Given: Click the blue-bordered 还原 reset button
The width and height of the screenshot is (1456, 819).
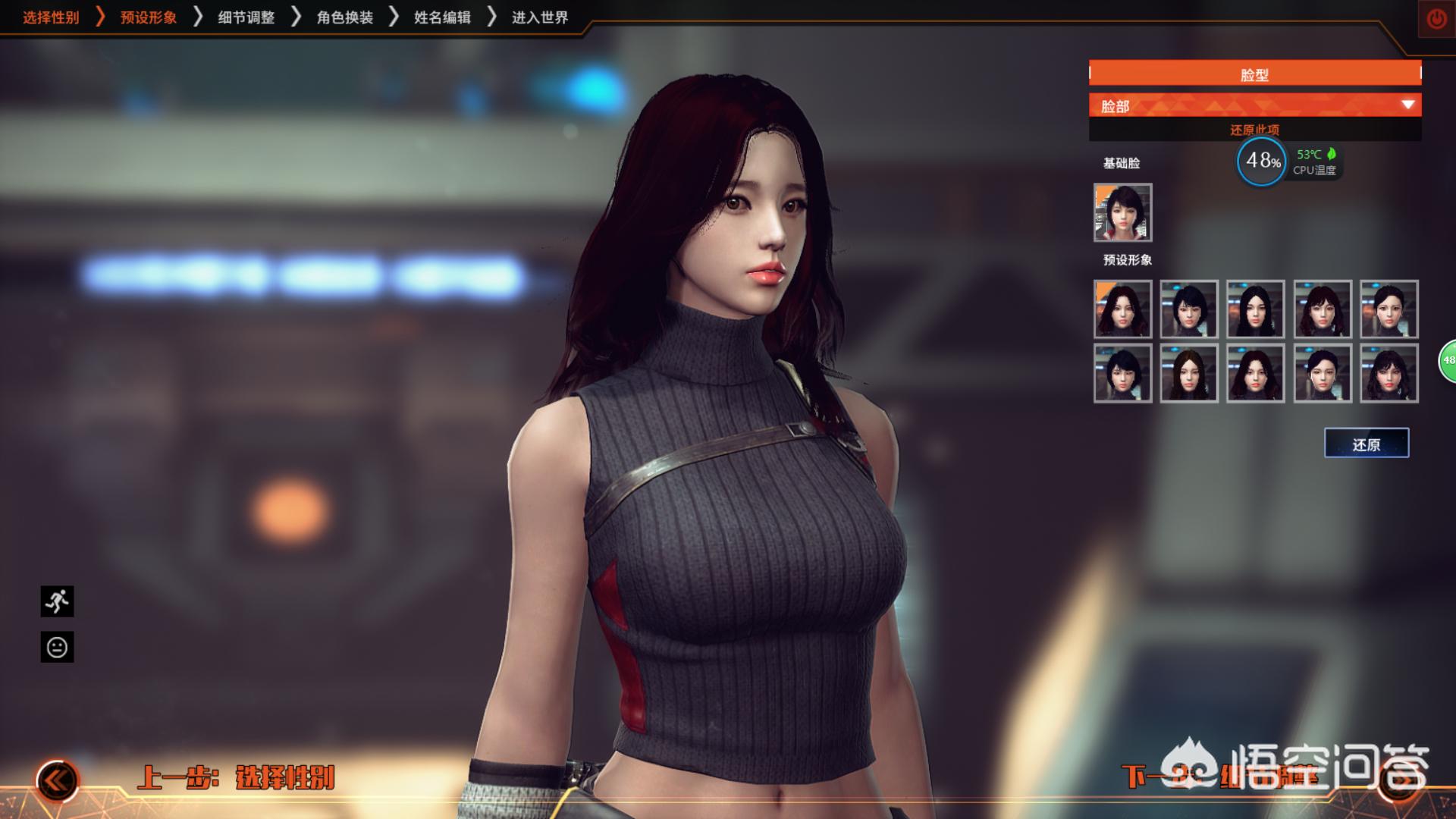Looking at the screenshot, I should click(1367, 444).
